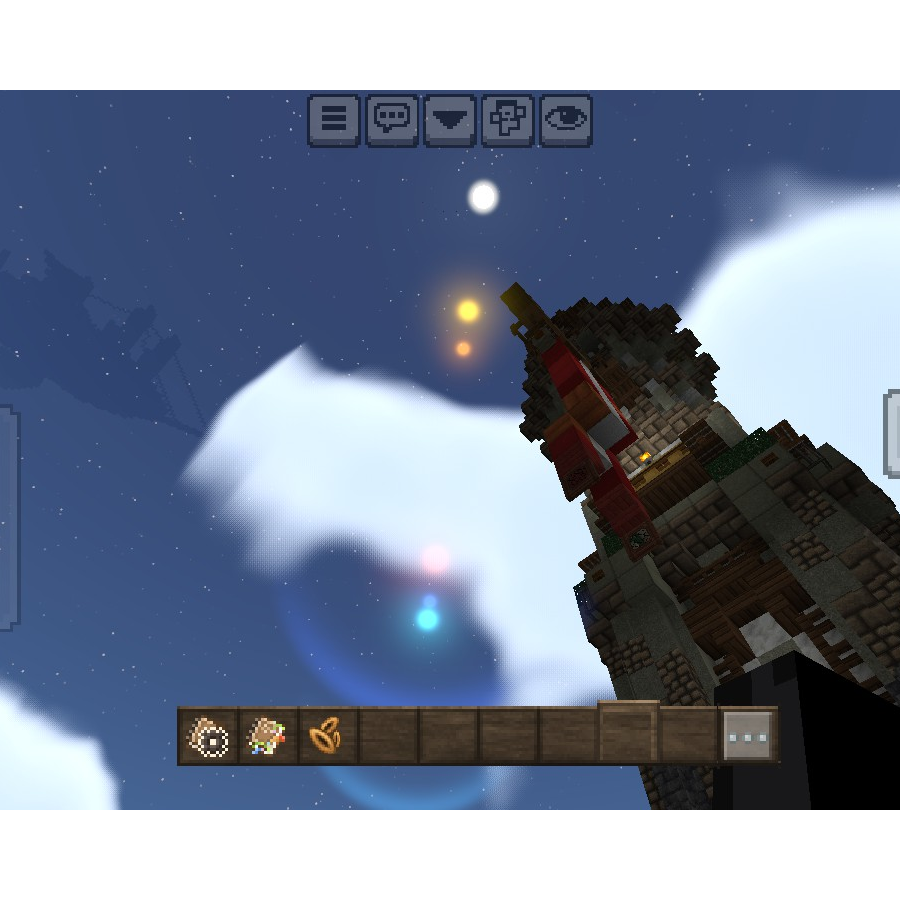Open inventory with the three-dots hotbar button
900x900 pixels.
coord(748,737)
